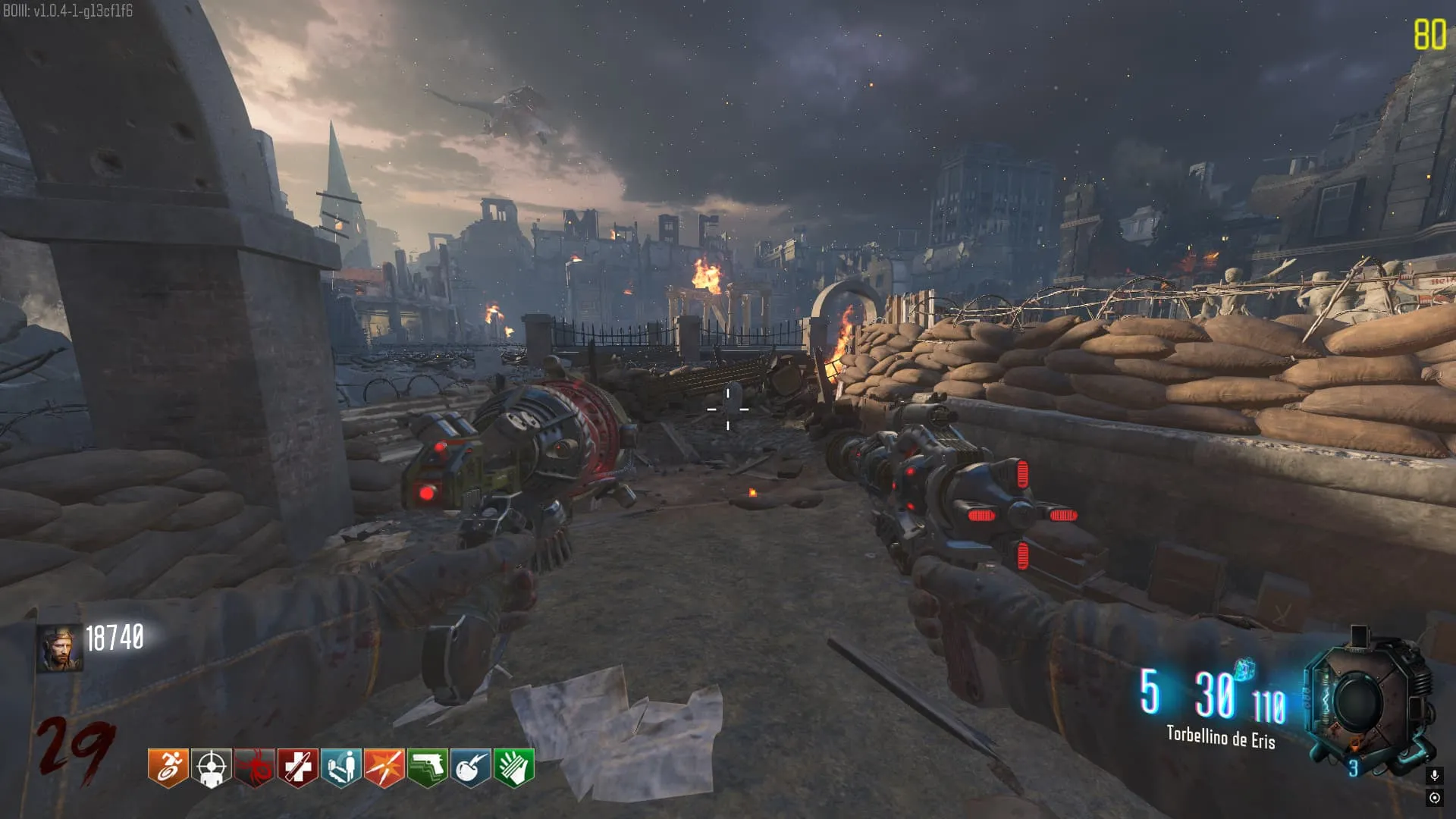Viewport: 1456px width, 819px height.
Task: Activate the orange Double Tap perk icon
Action: click(x=384, y=767)
